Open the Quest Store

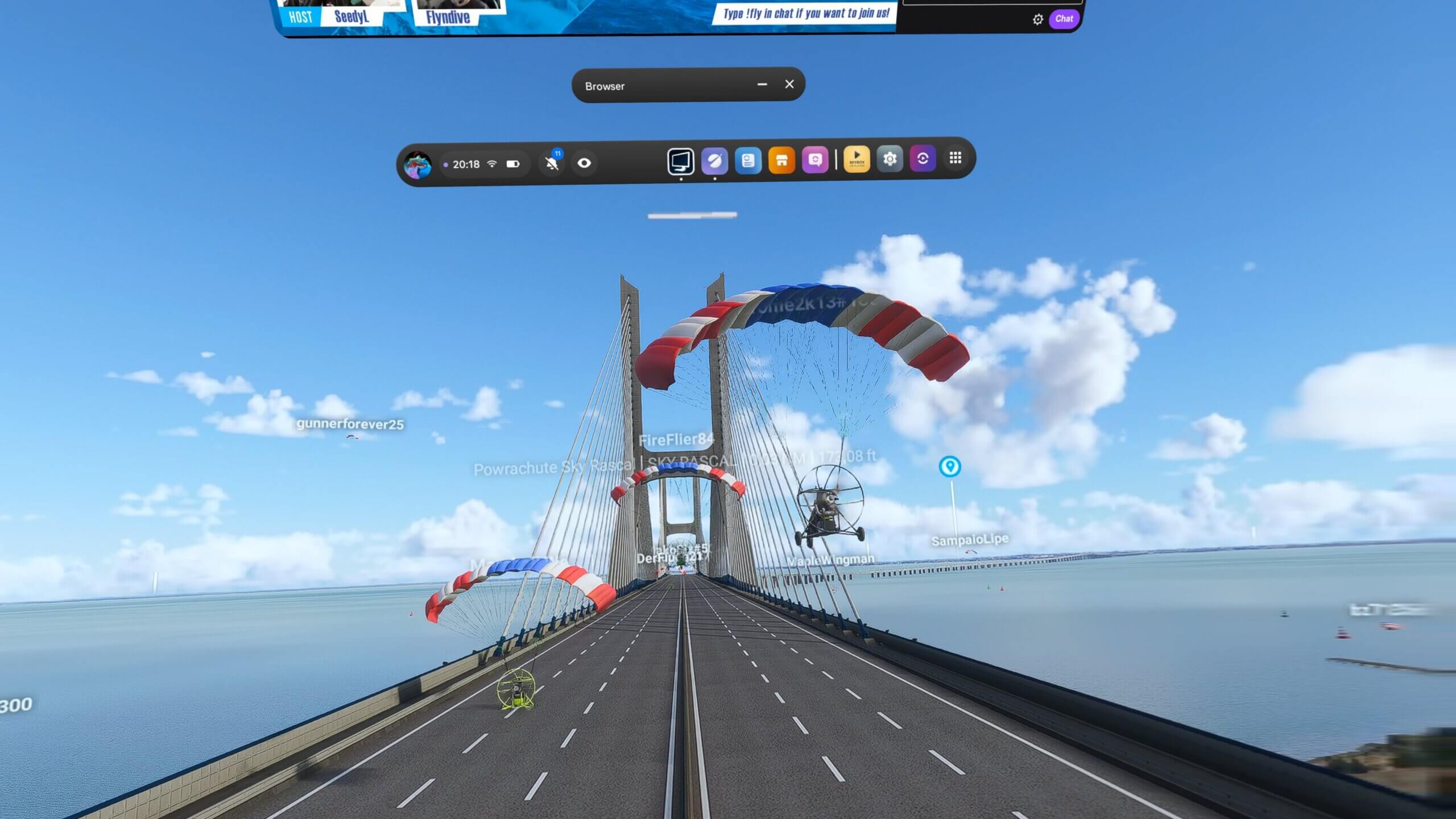[x=781, y=162]
